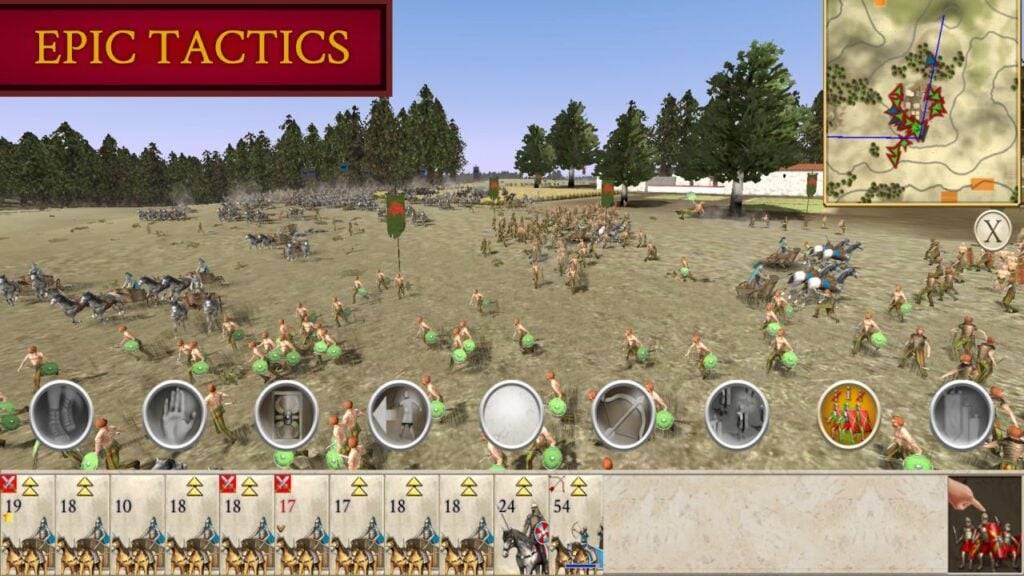Select the unit card numbered 19

tap(27, 524)
